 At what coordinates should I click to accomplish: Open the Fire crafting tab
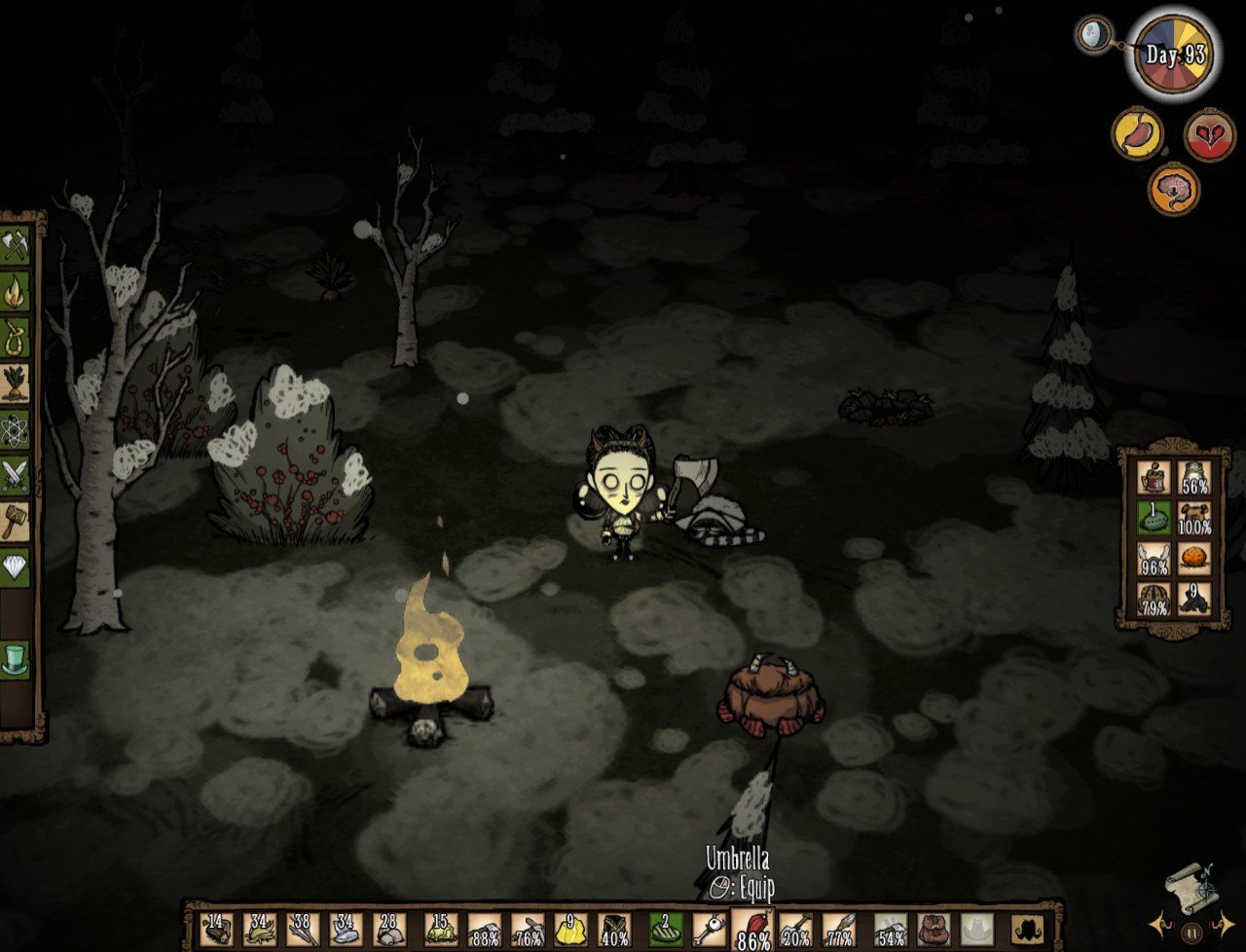point(16,290)
